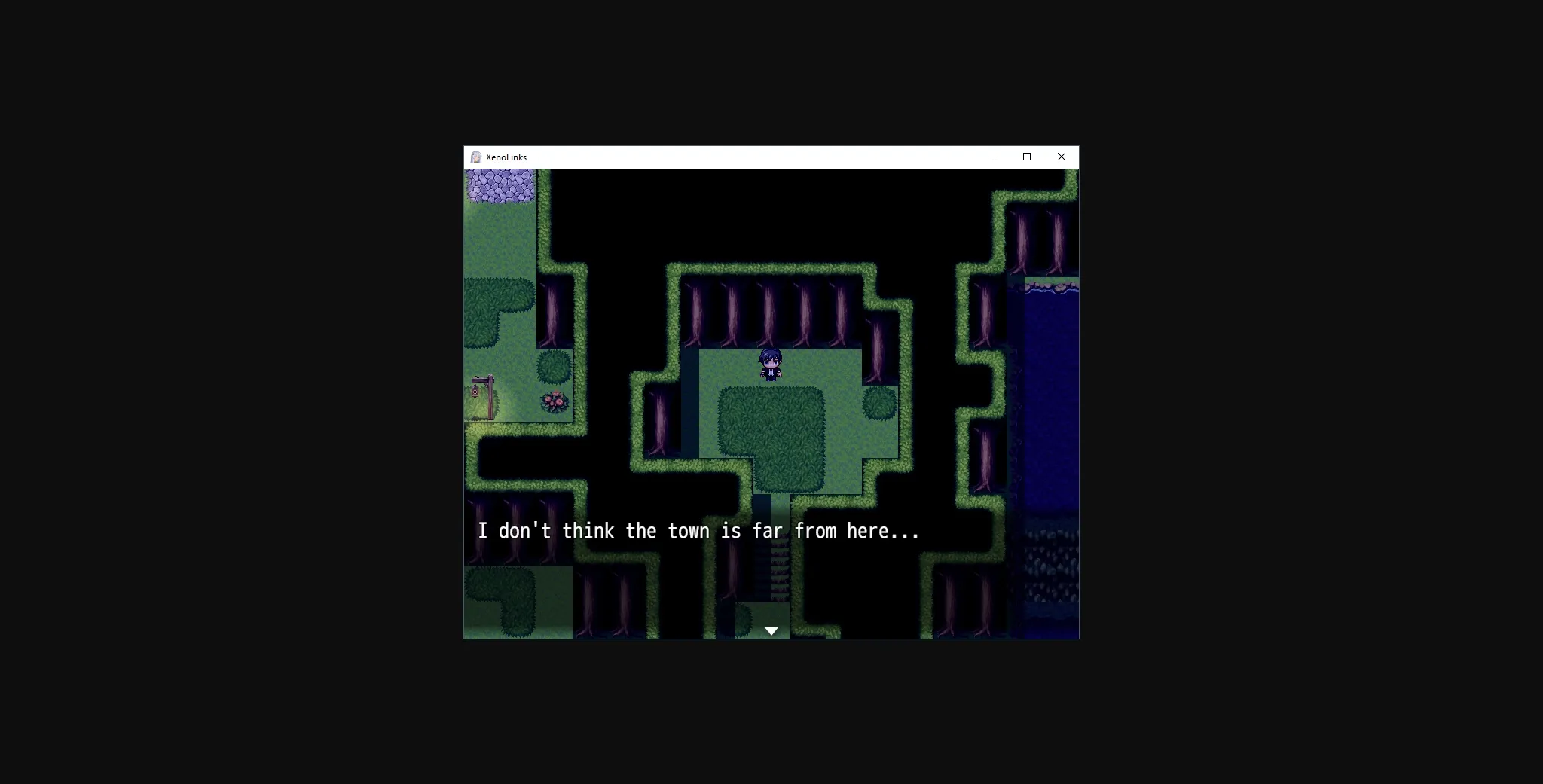Click the round green bush above the flowers
Screen dimensions: 1543x784
point(553,367)
